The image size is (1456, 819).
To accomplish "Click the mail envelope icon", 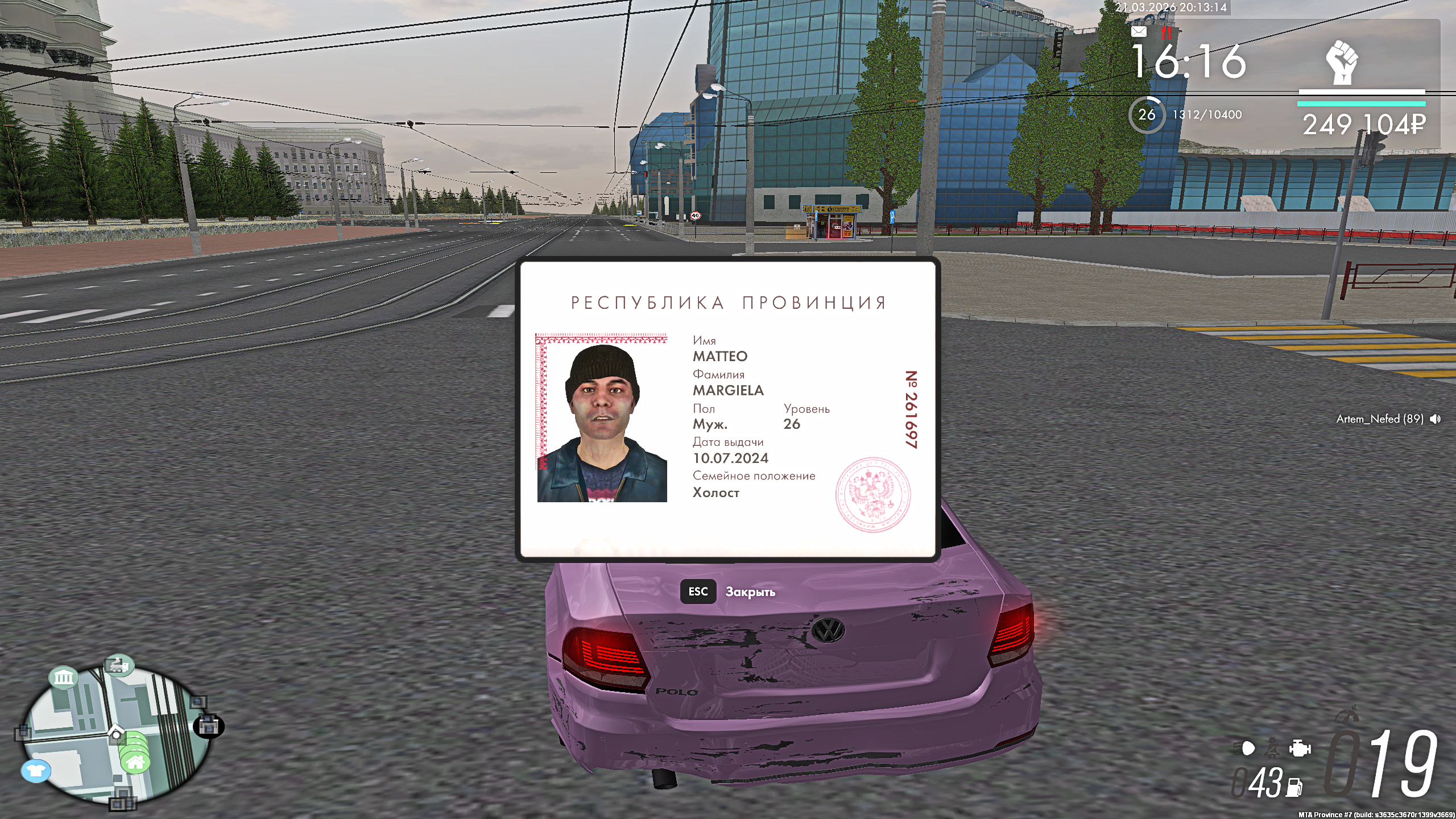I will click(1139, 32).
